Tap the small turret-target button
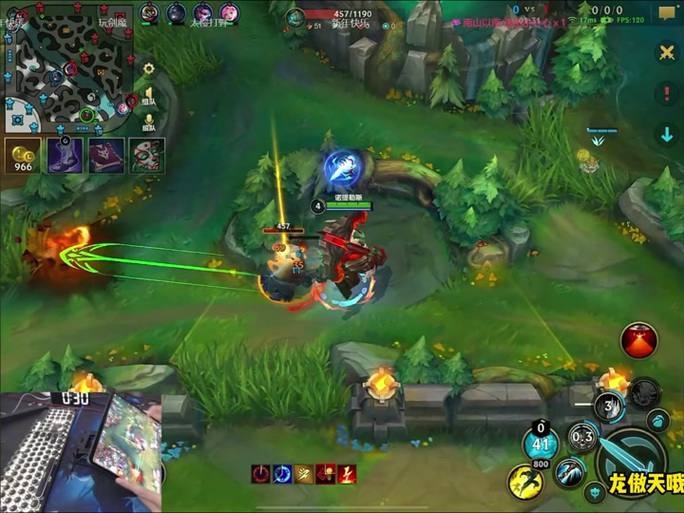The height and width of the screenshot is (513, 684). click(x=594, y=491)
